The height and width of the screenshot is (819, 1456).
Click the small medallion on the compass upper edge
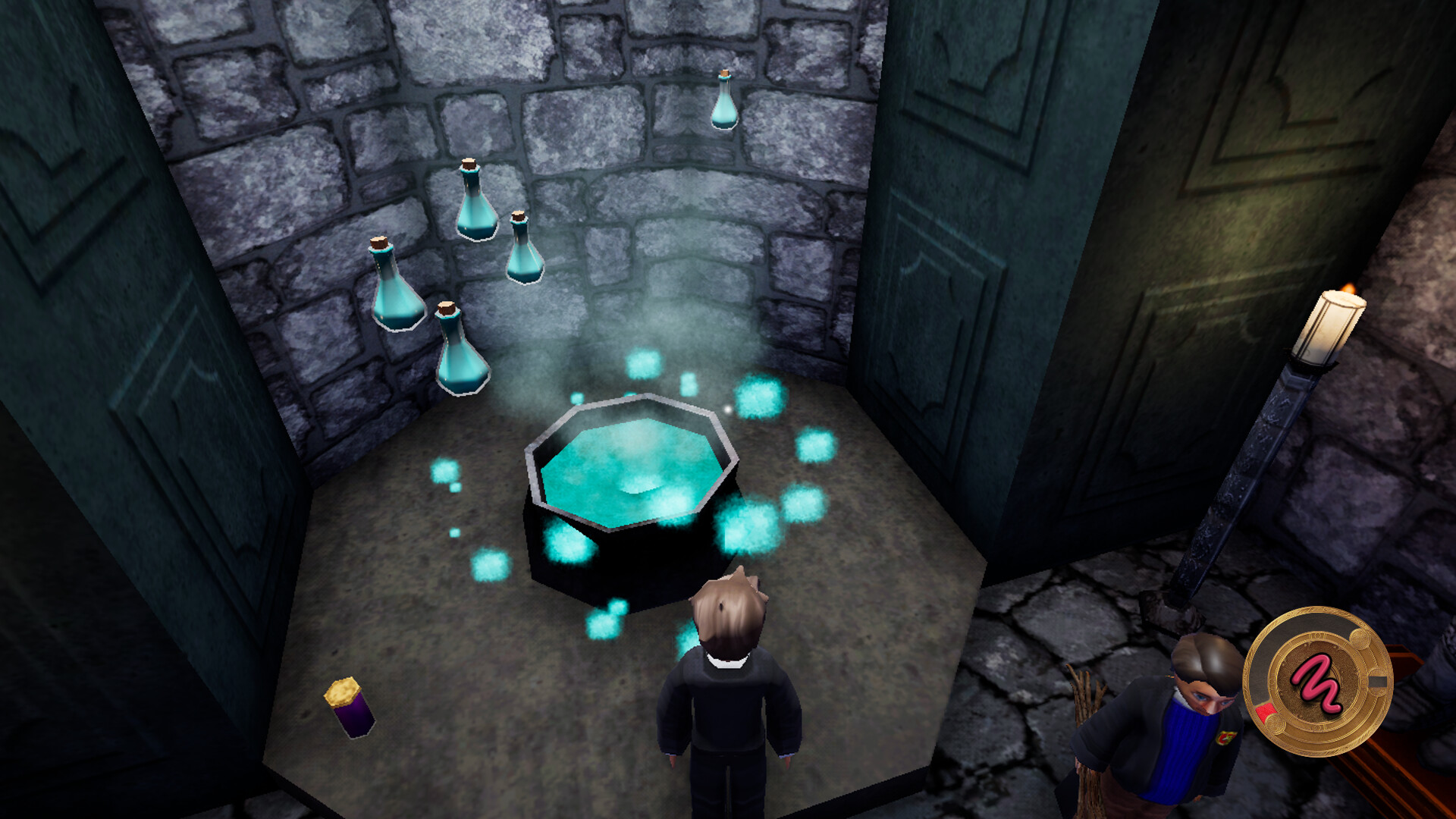pyautogui.click(x=1360, y=639)
